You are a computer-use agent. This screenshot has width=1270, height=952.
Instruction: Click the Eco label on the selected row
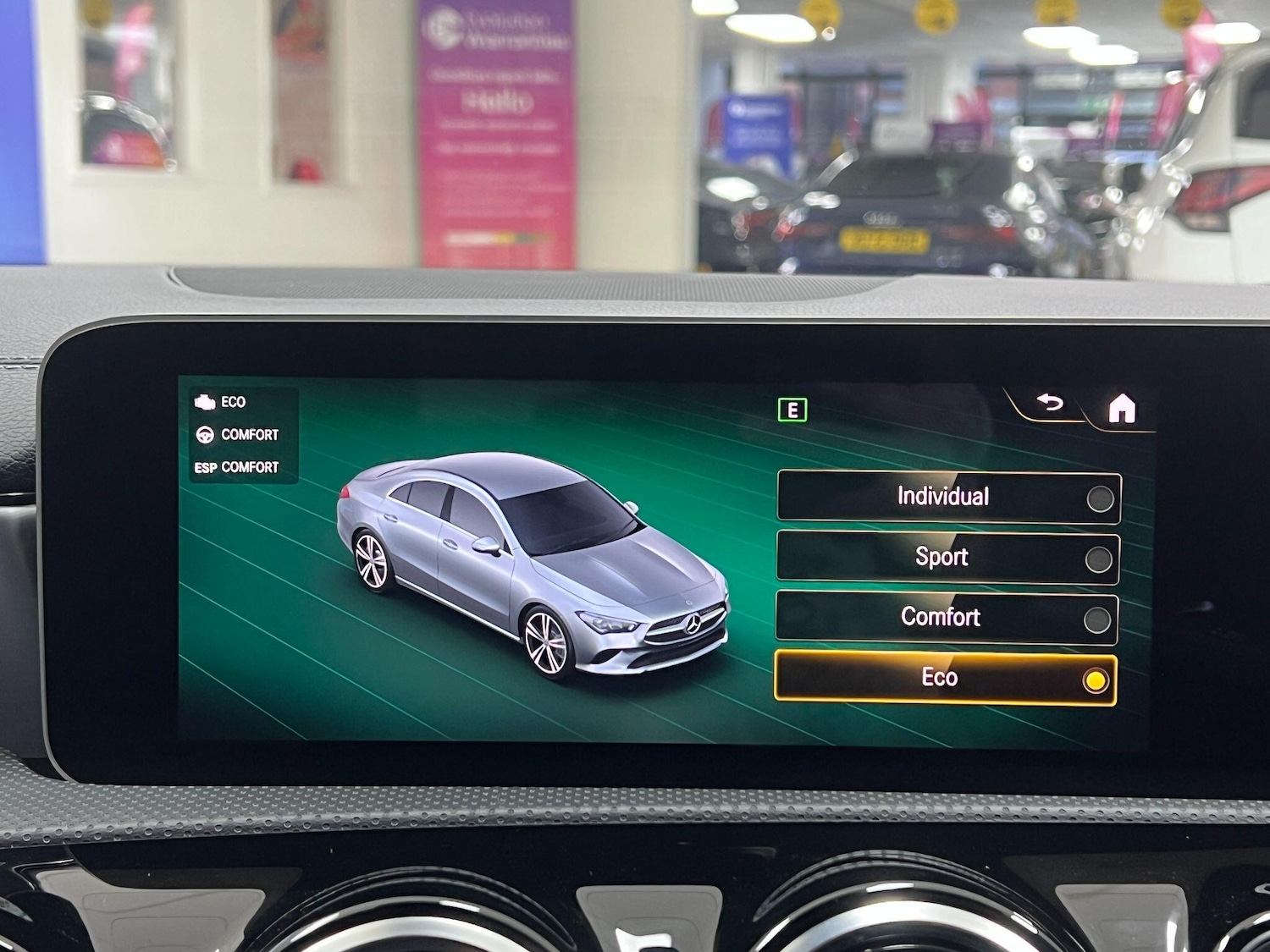[939, 677]
